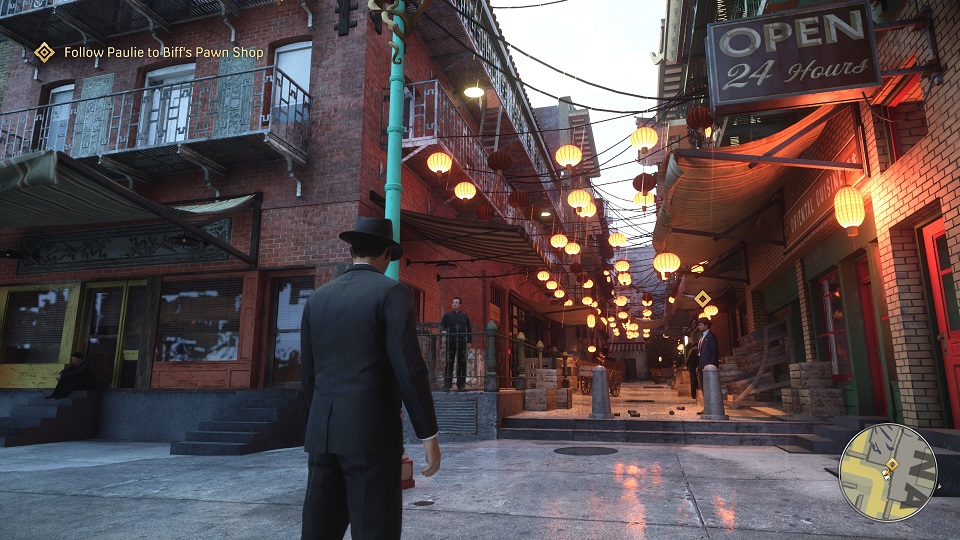Open the circular minimap

click(887, 472)
